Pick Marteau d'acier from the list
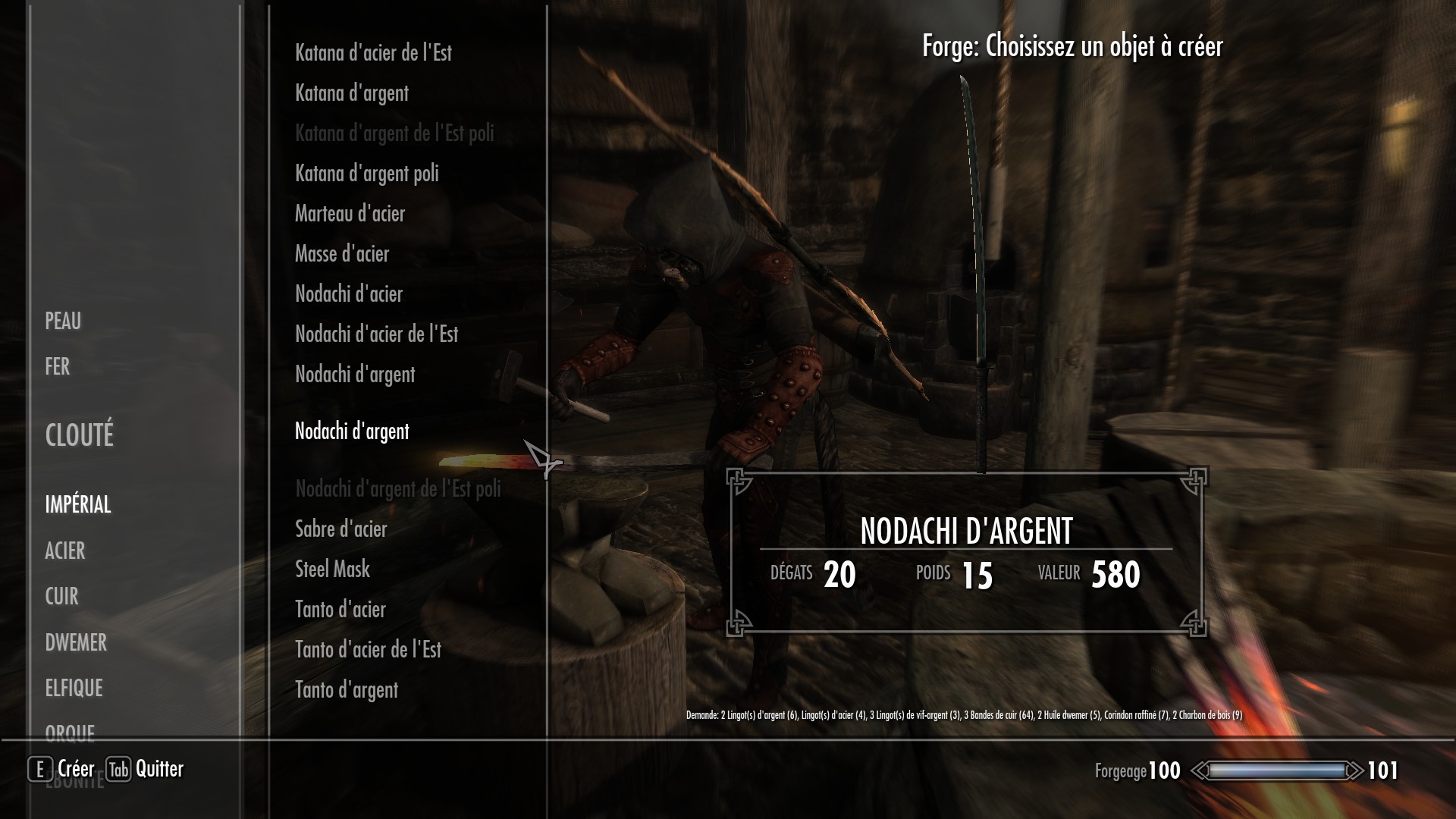 350,214
